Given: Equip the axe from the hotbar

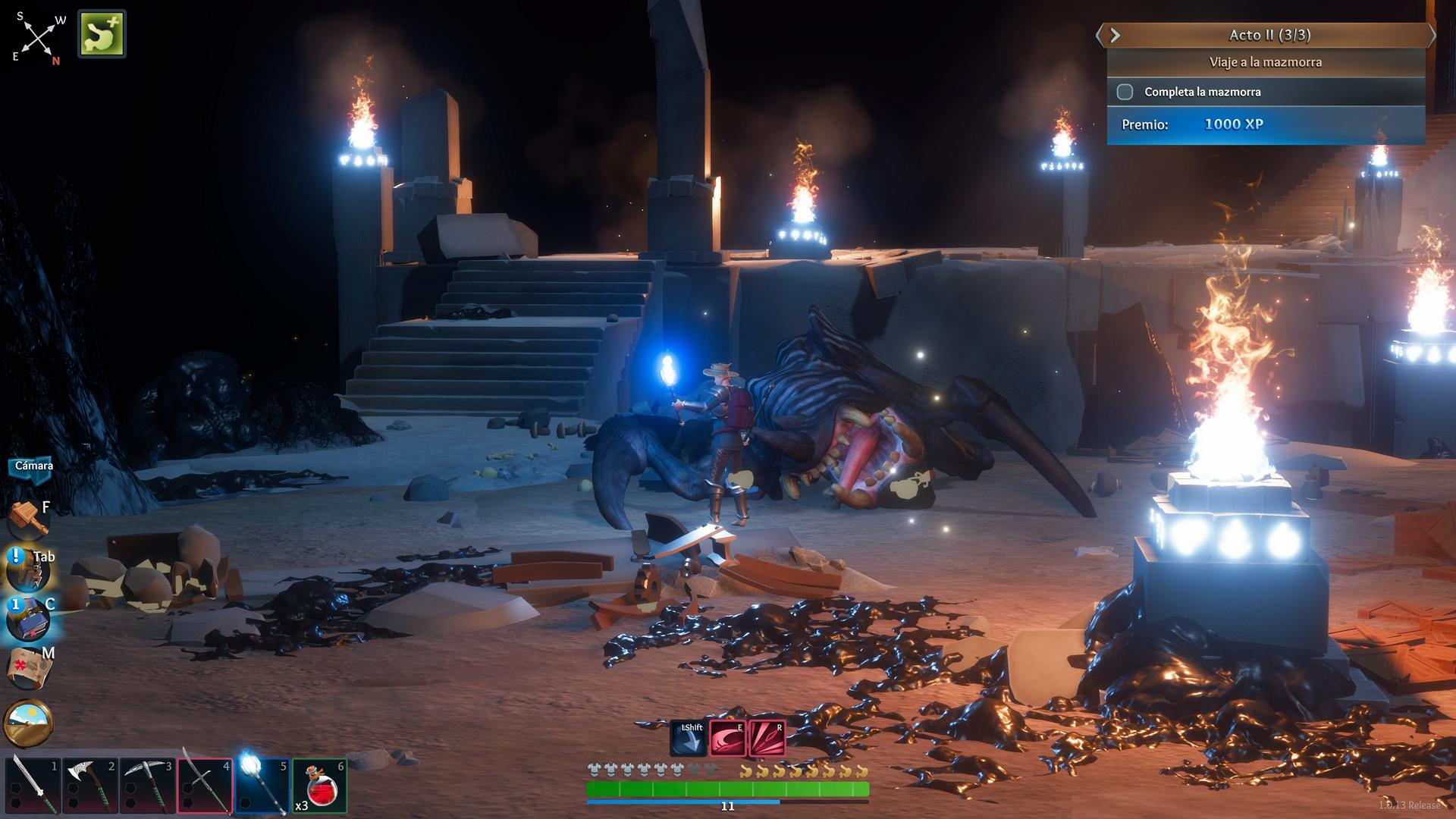Looking at the screenshot, I should coord(89,786).
